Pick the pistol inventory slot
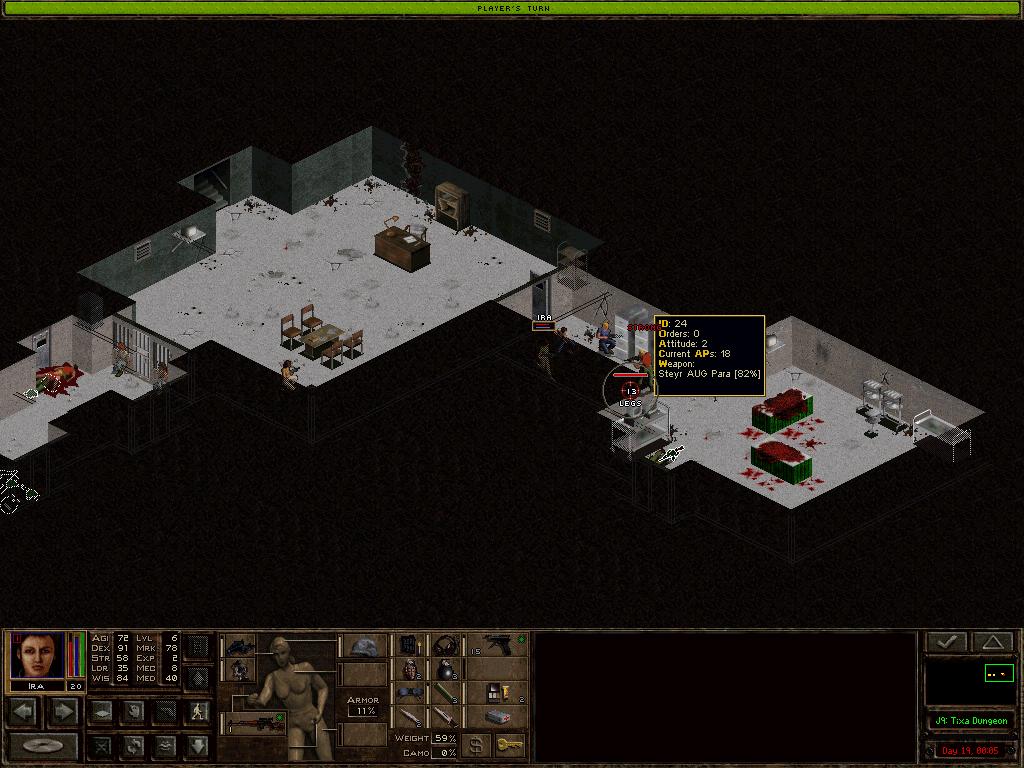 496,644
